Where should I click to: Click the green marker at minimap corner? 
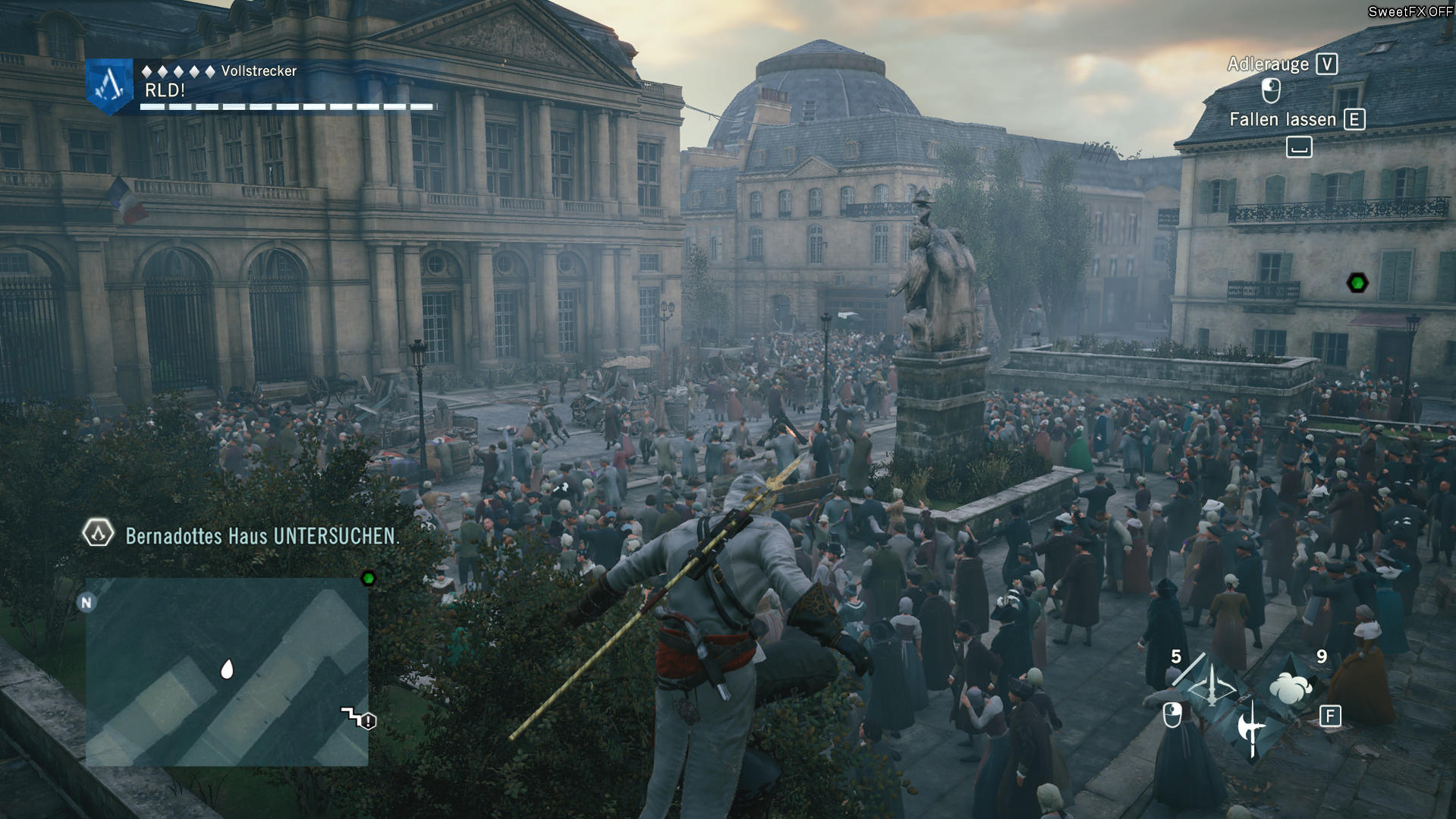pos(368,578)
